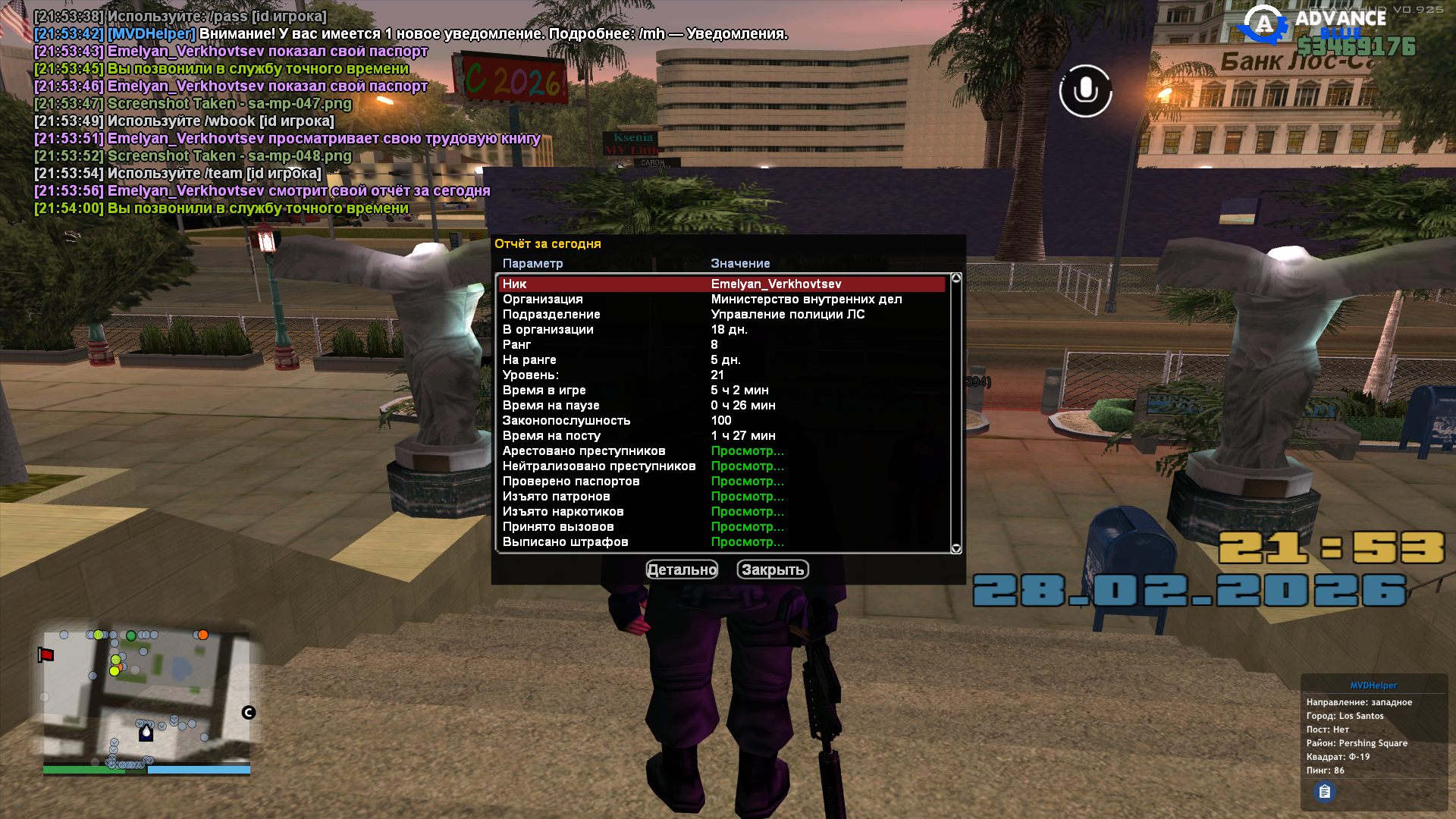Select the Изъято патронов row

pyautogui.click(x=720, y=496)
